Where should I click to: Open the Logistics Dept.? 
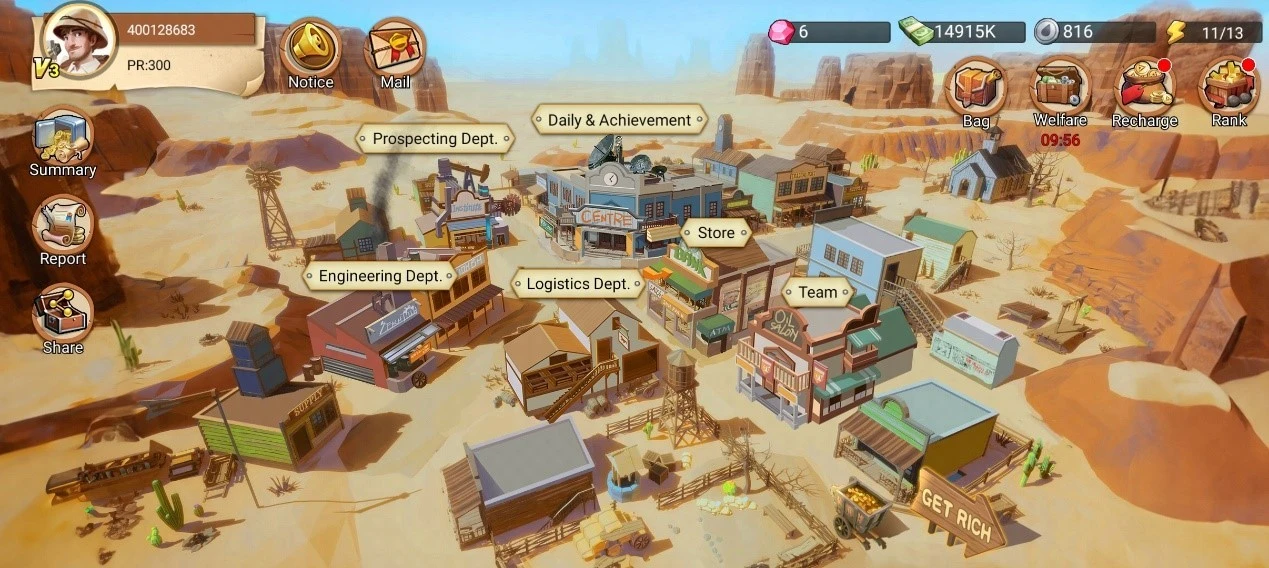578,284
